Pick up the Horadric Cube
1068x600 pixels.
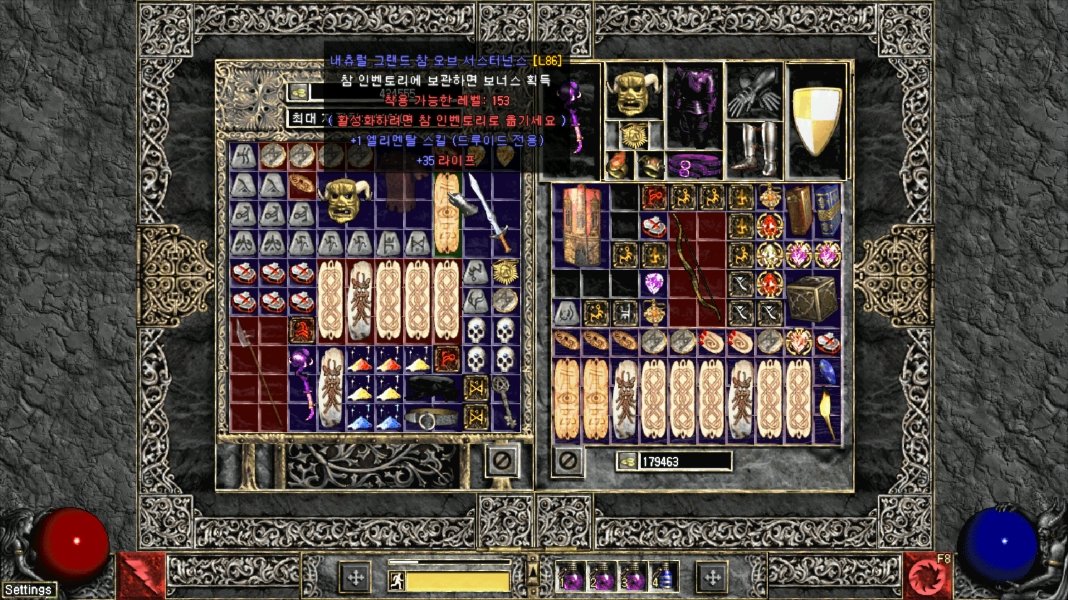(x=809, y=297)
